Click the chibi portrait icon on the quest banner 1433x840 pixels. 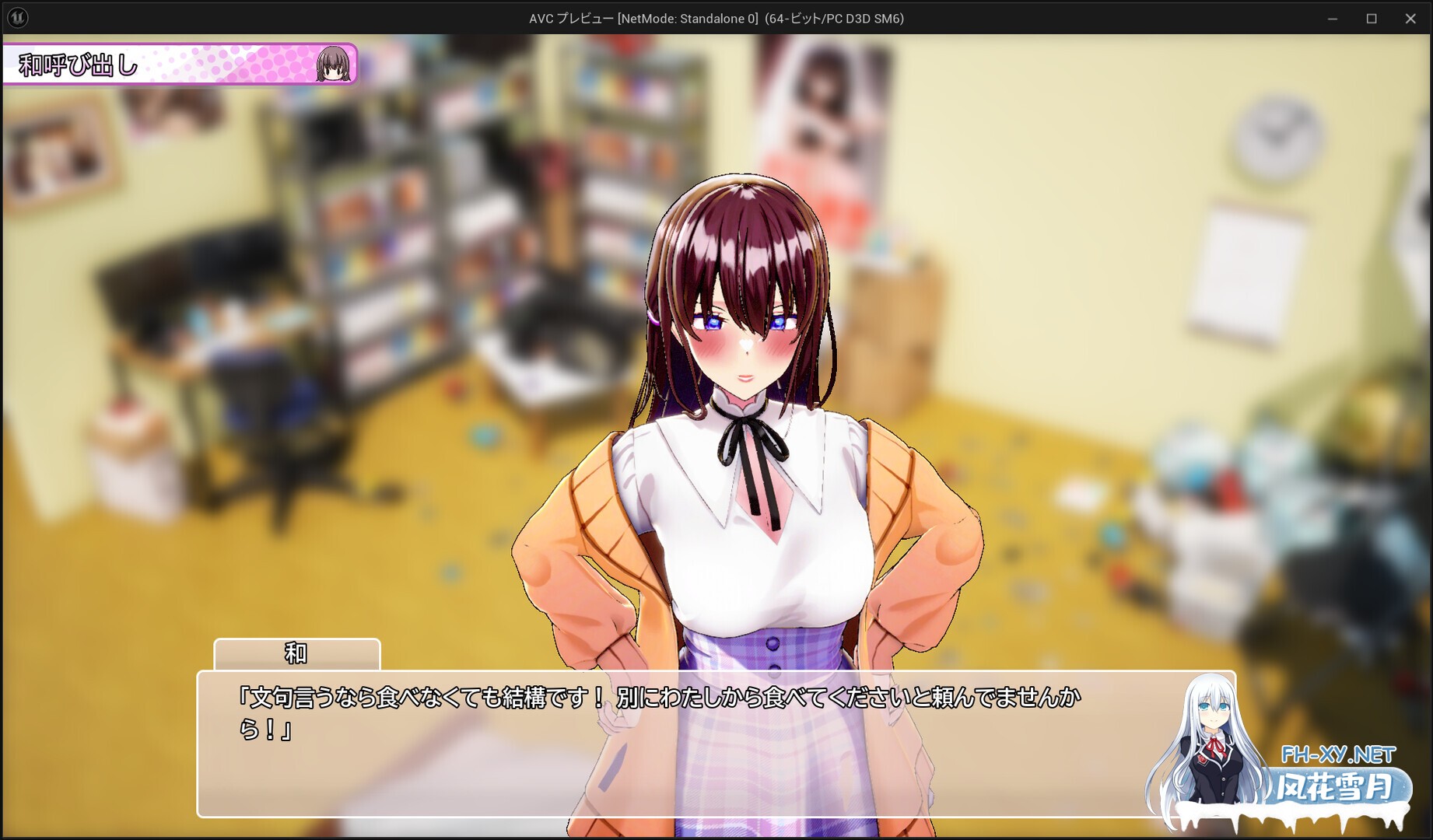335,65
